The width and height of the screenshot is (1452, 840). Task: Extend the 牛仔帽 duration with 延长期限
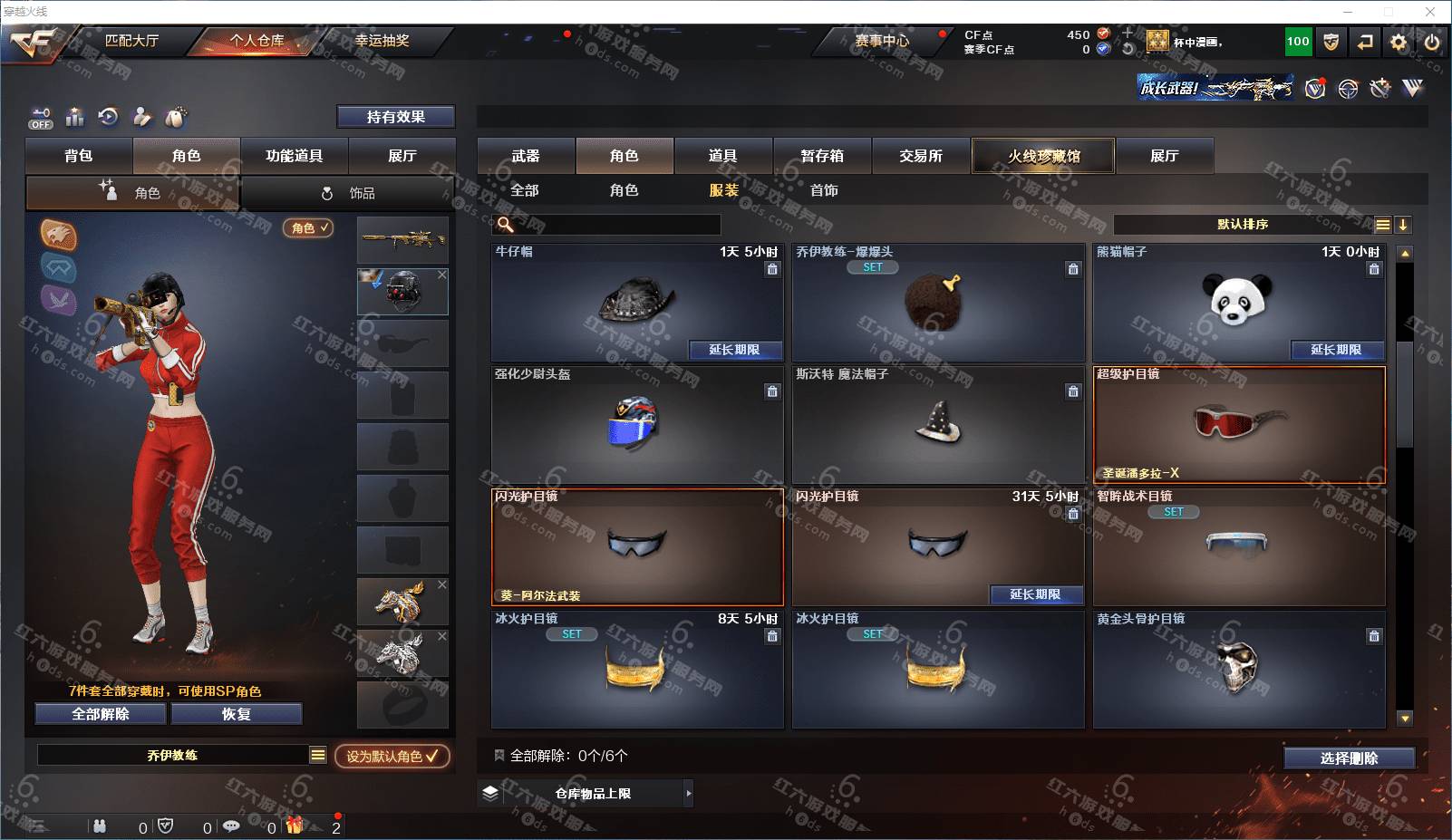(x=734, y=350)
